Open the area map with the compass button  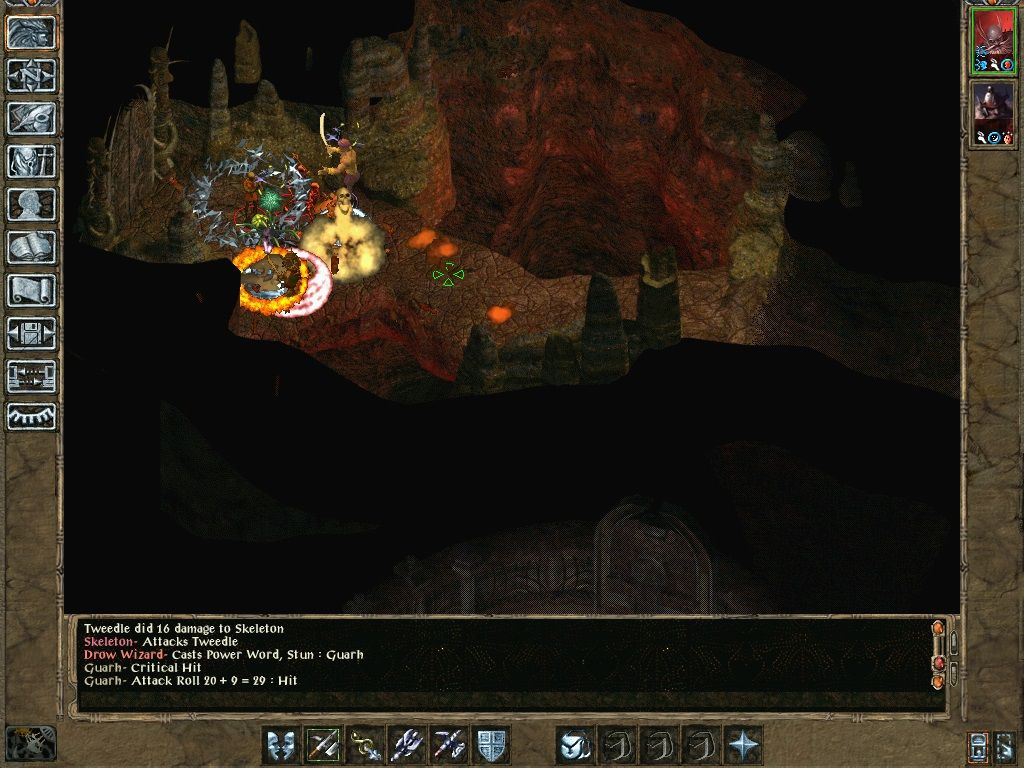coord(31,75)
